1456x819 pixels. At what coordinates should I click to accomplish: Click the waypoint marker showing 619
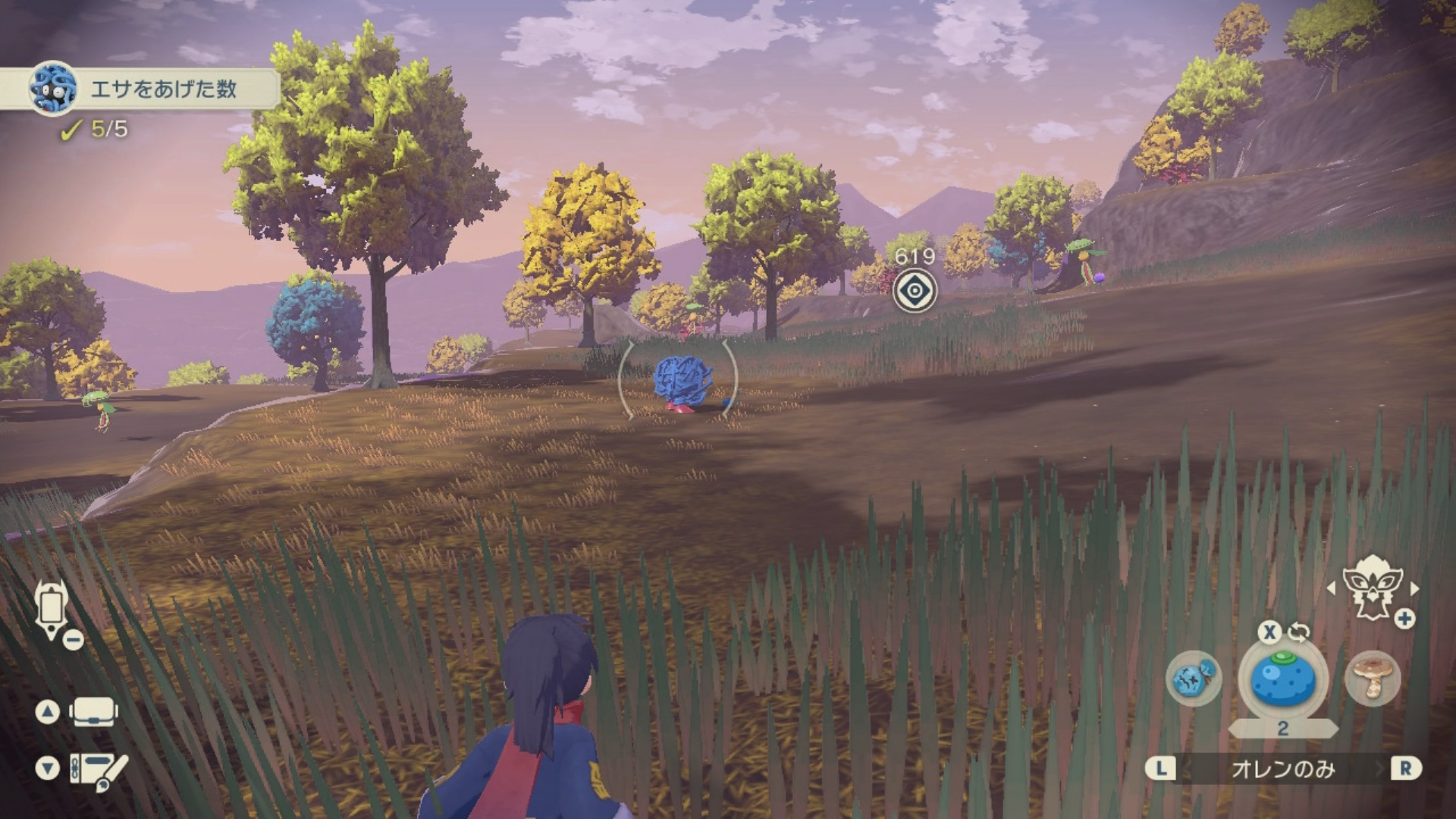[915, 291]
